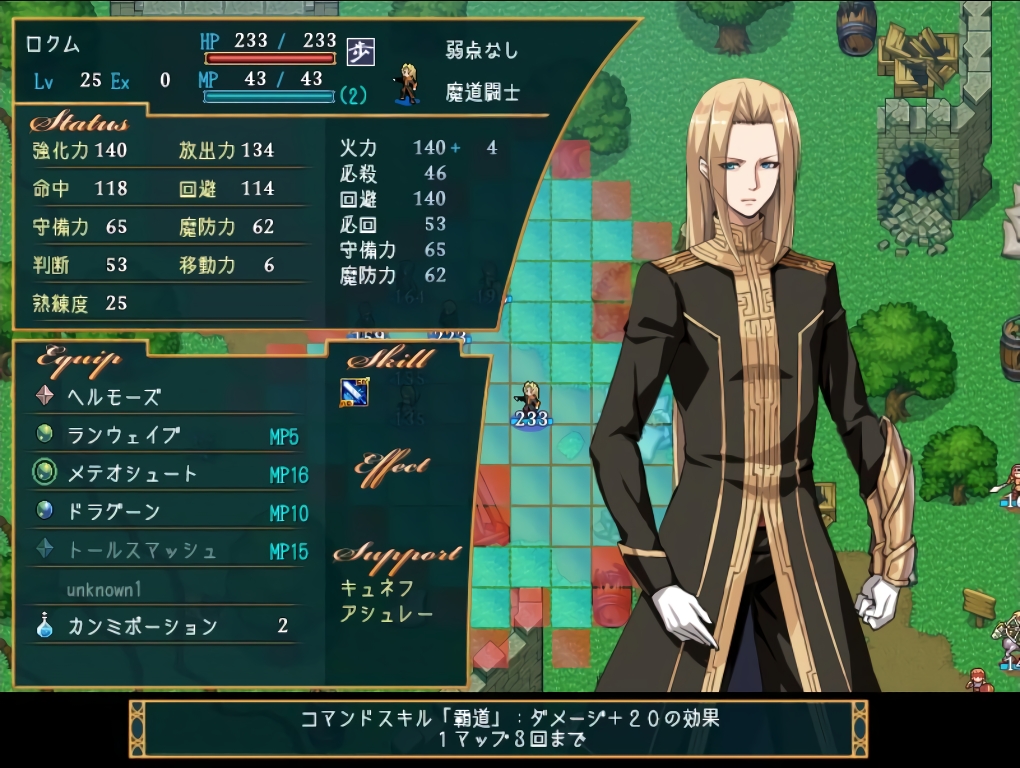
Task: Choose the ランウェイブ spell row
Action: pos(123,436)
